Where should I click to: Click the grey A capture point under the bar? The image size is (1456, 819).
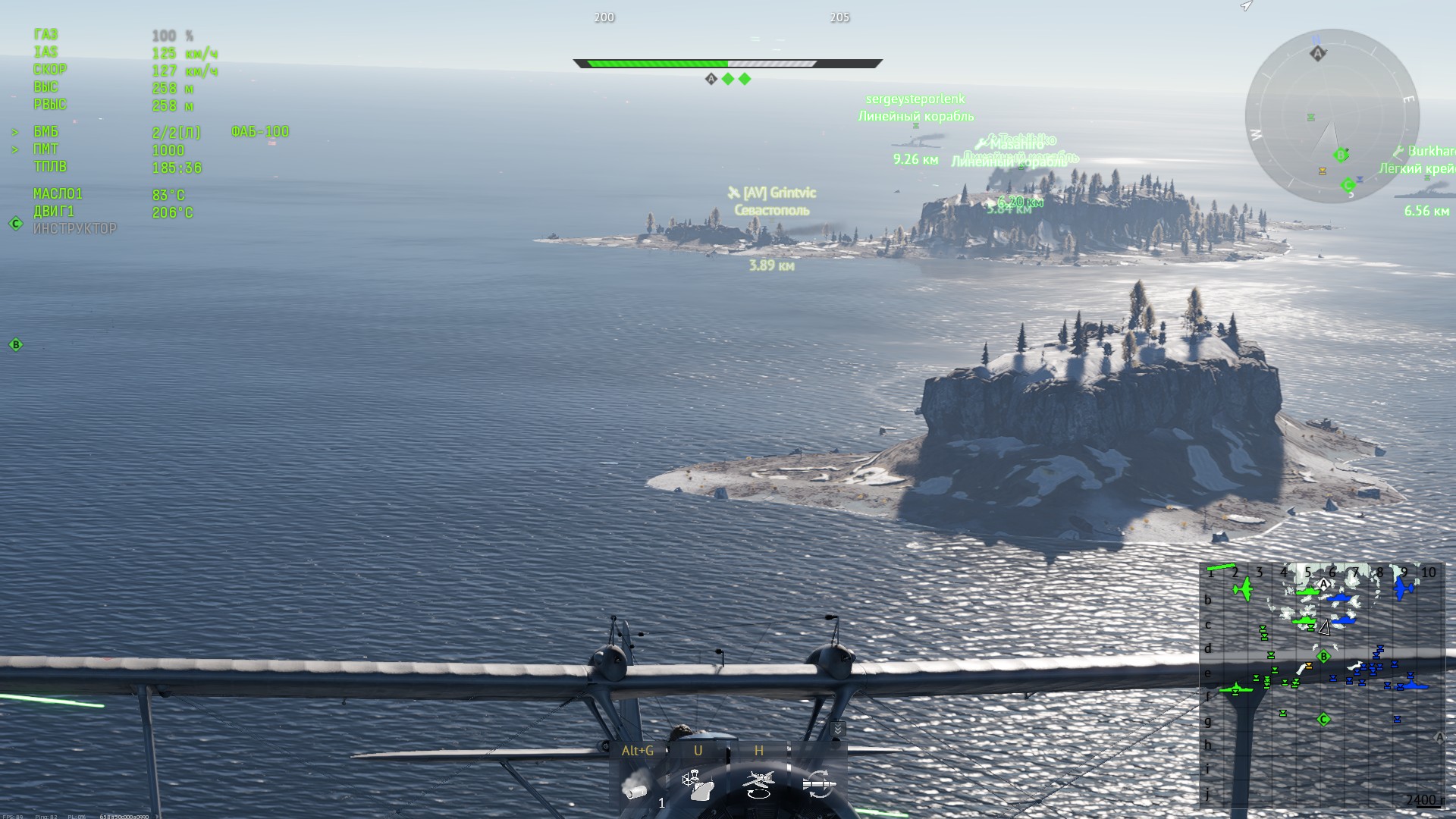click(711, 79)
